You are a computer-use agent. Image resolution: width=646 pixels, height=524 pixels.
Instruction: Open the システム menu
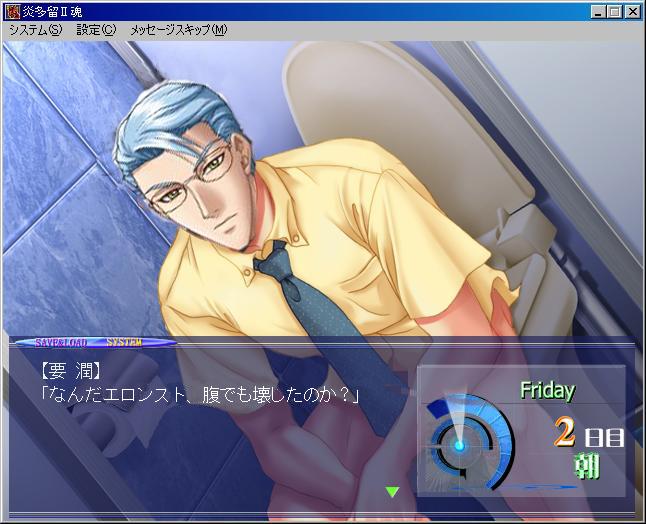click(35, 30)
